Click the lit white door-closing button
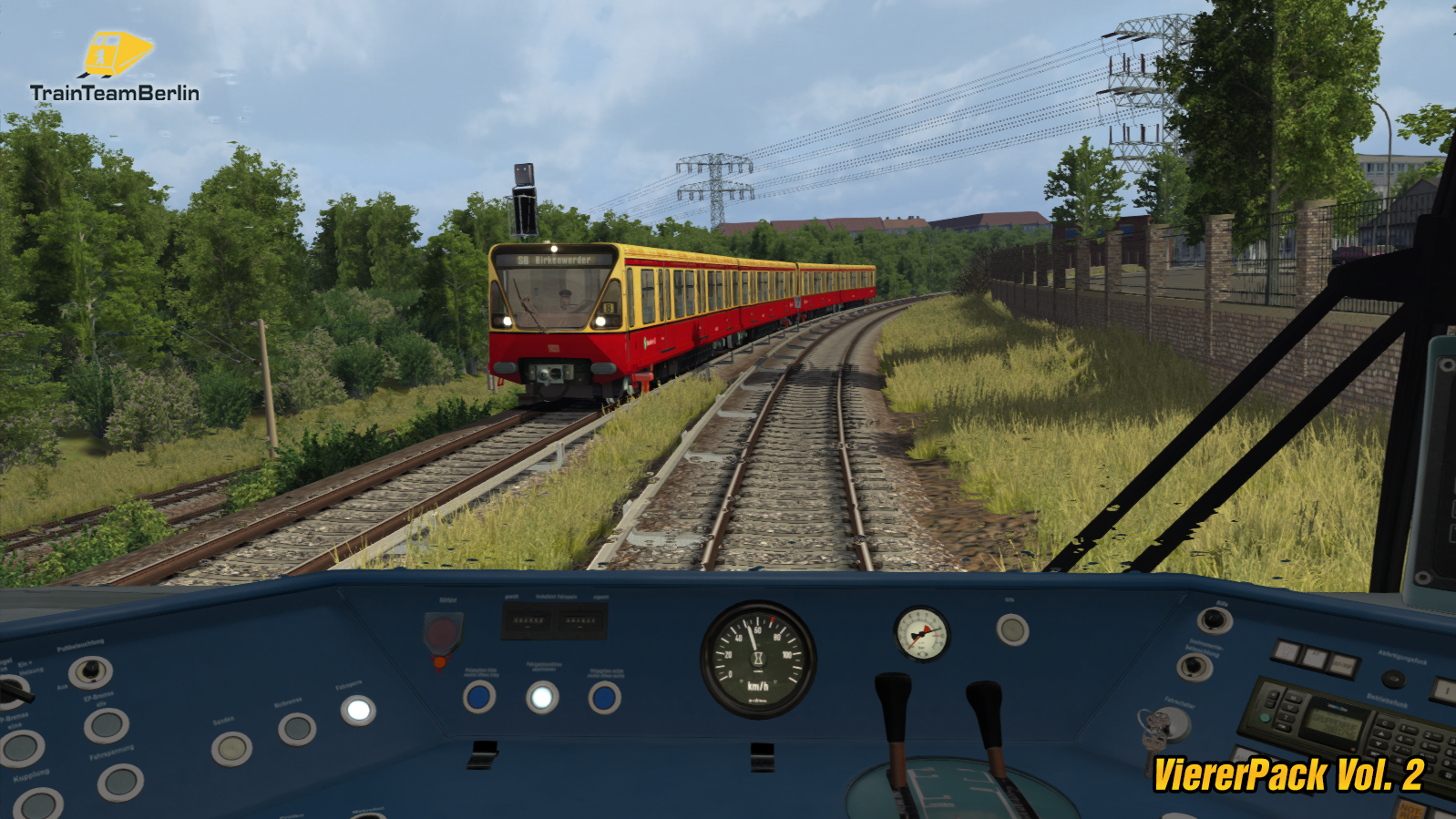The height and width of the screenshot is (819, 1456). point(542,698)
